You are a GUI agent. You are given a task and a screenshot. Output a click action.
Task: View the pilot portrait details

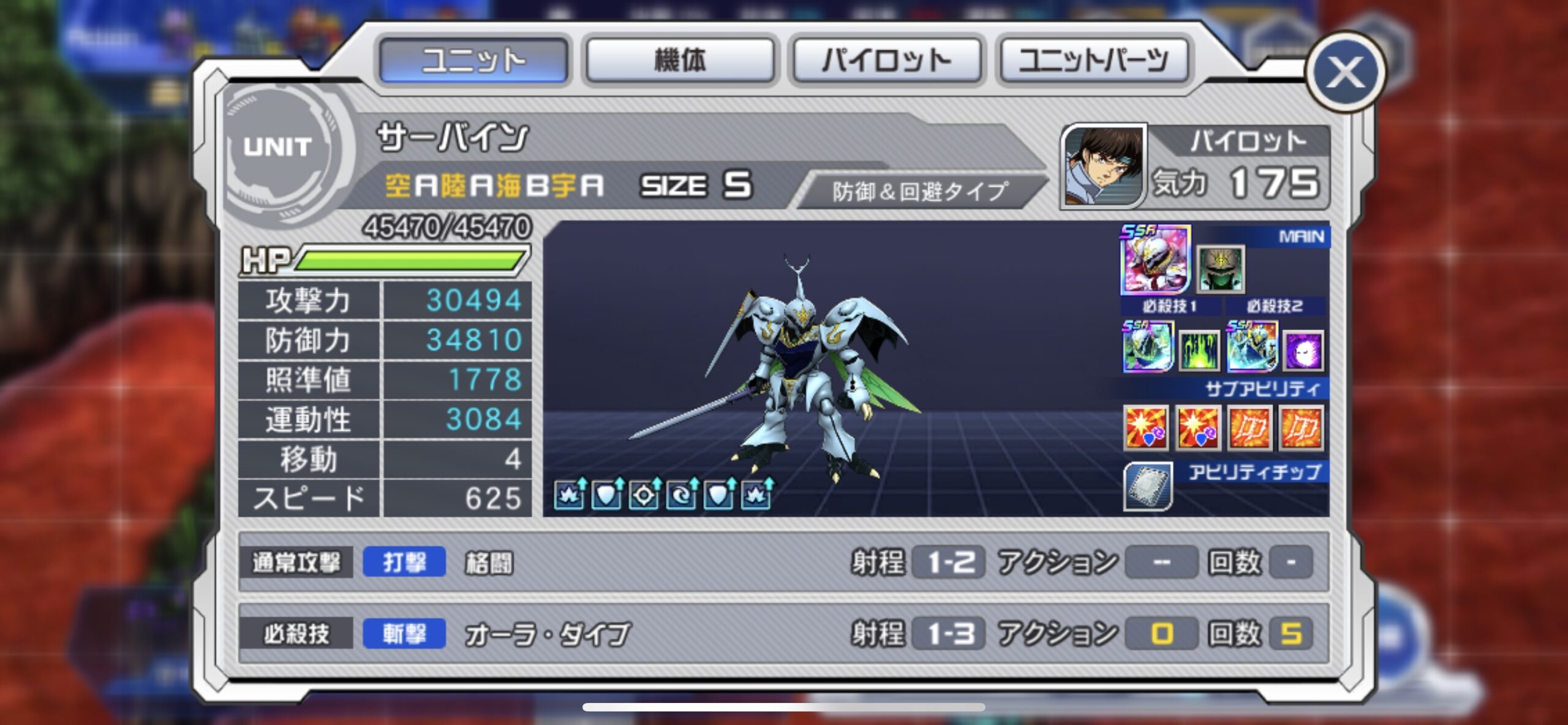(1104, 165)
